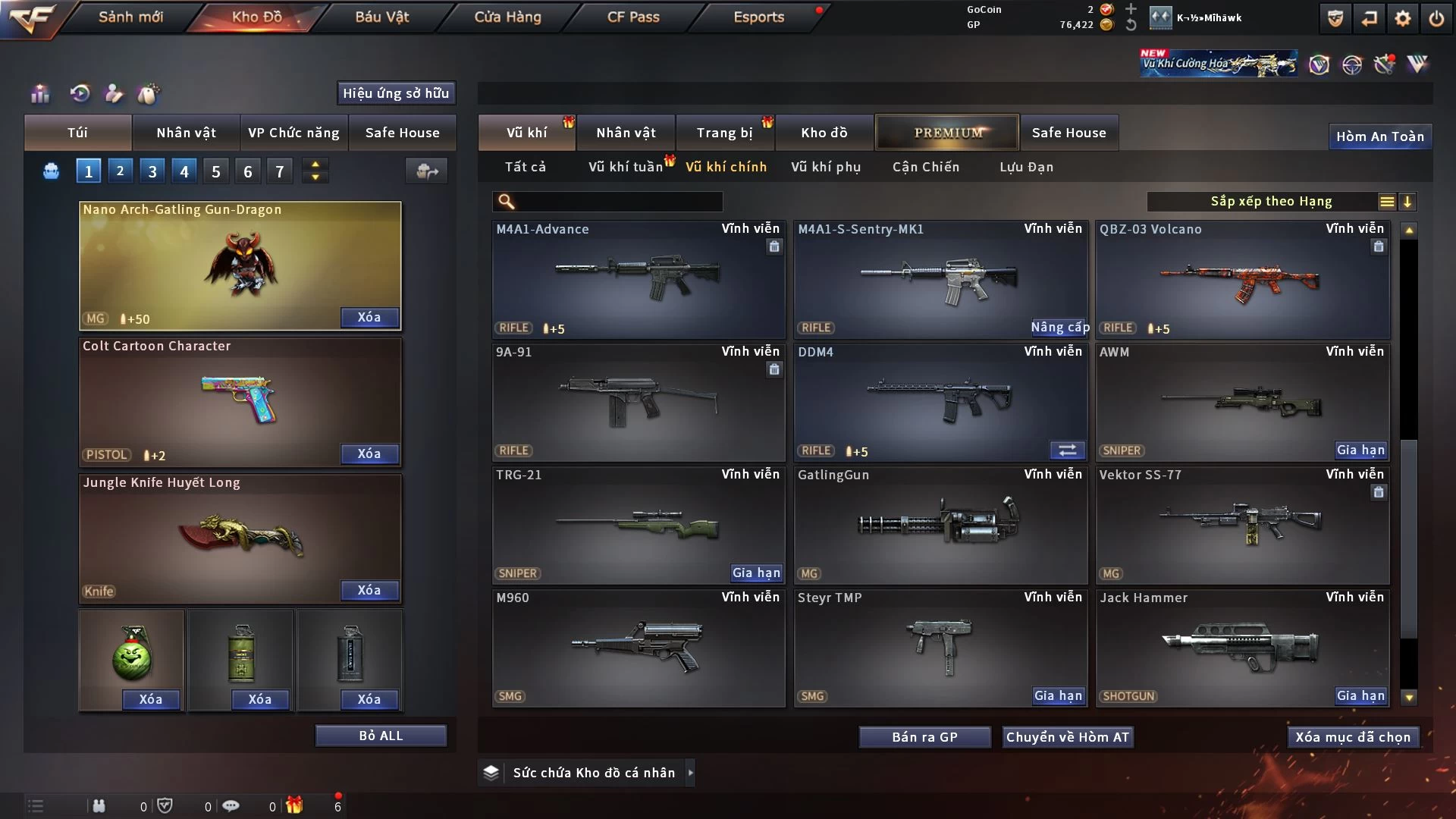Upgrade the M4A1-S-Sentry-MK1 via Nâng cấp

tap(1059, 328)
